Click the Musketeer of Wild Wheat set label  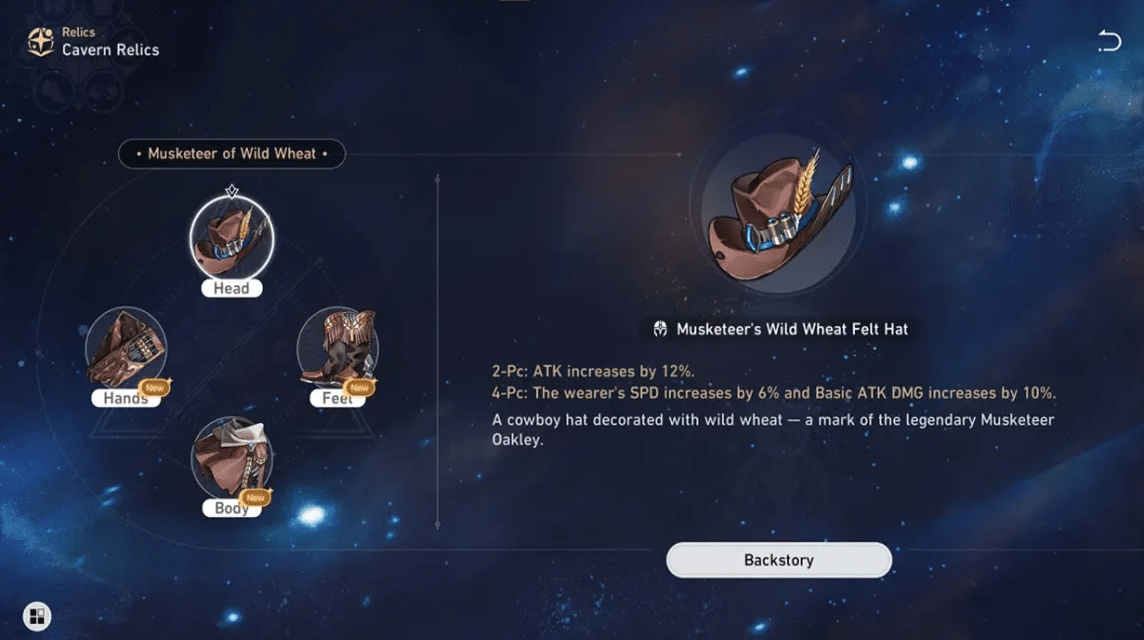(x=232, y=154)
